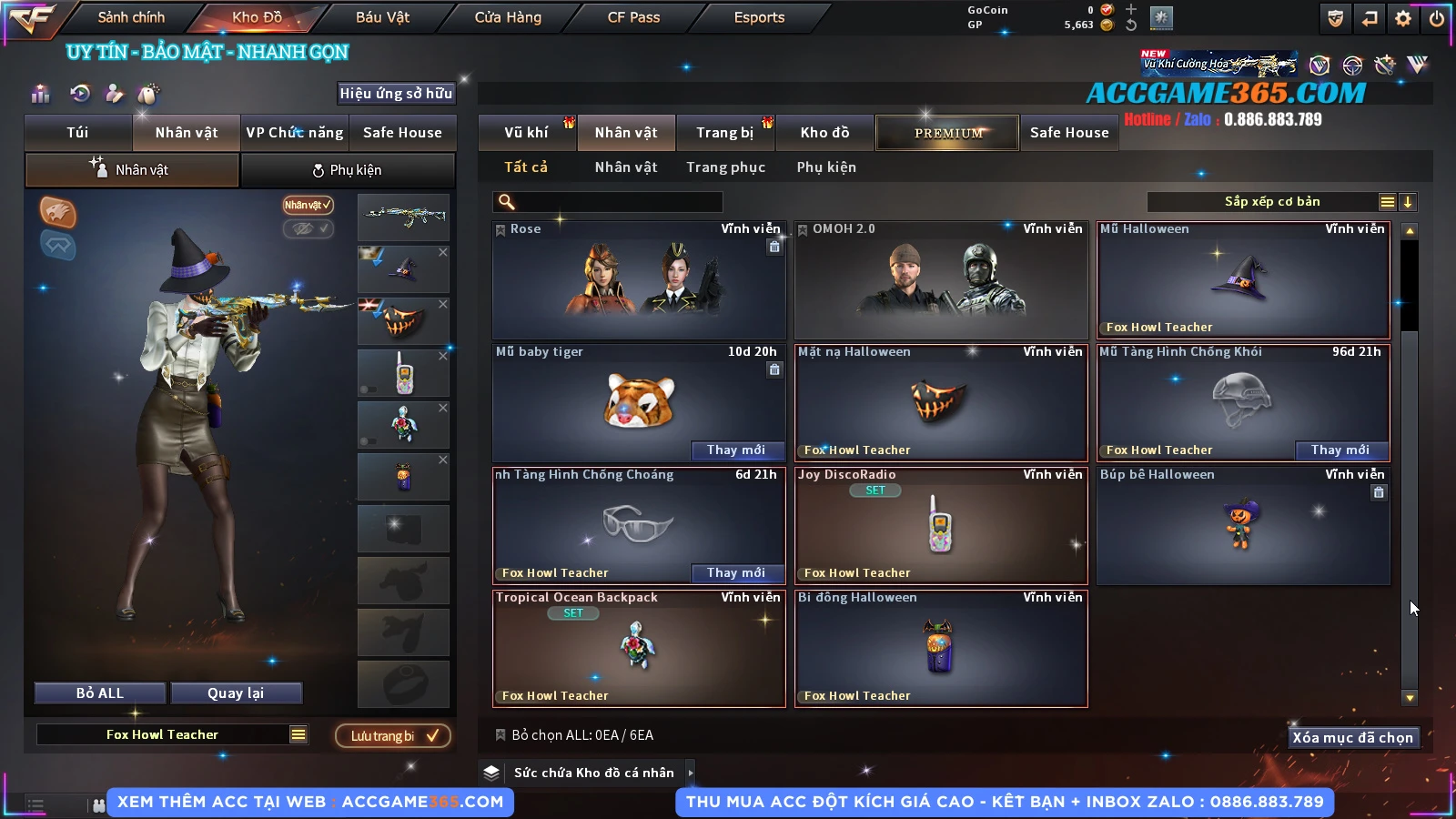1456x819 pixels.
Task: Select the Joy DiscoRadio item
Action: (x=940, y=525)
